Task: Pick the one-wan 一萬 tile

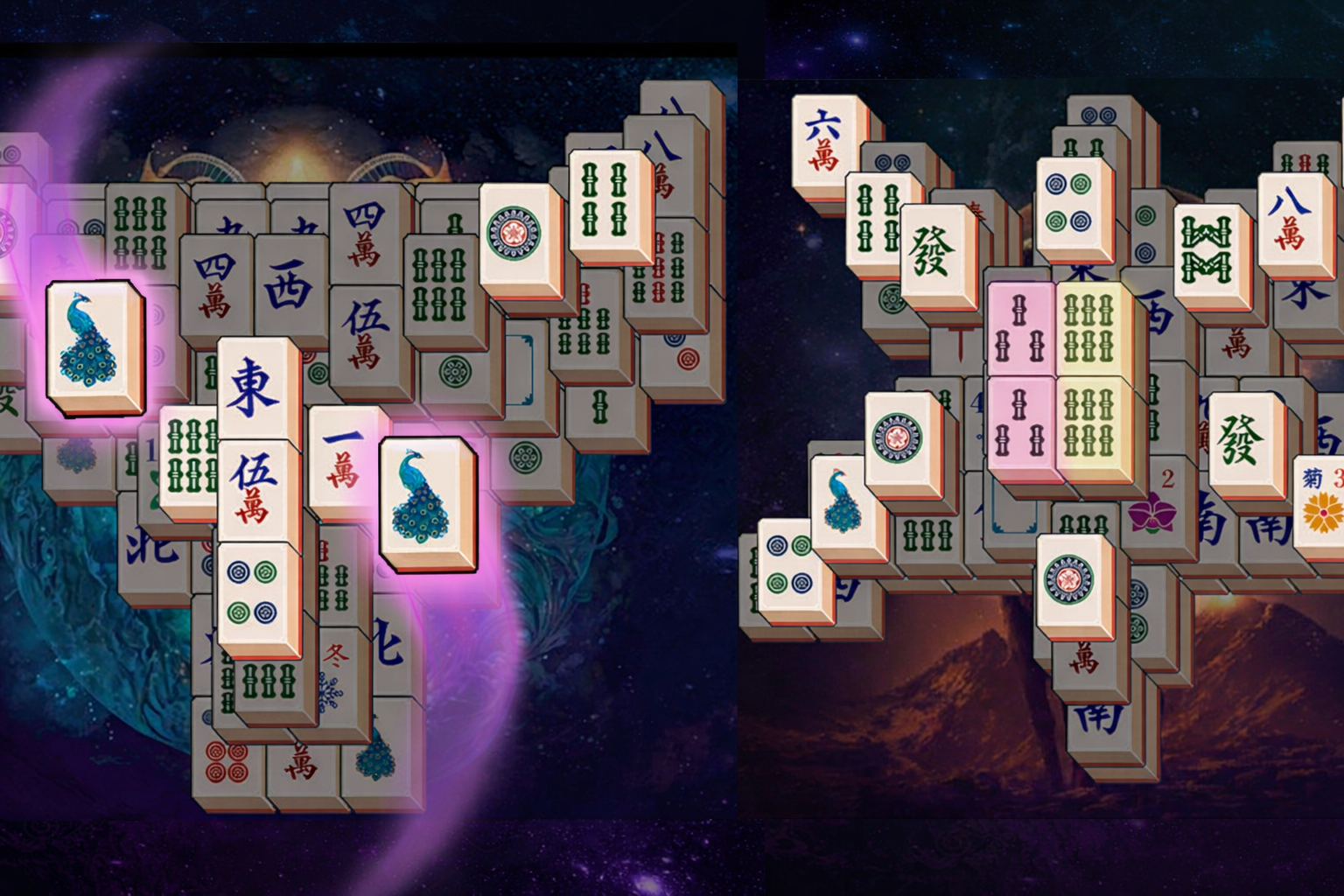Action: click(343, 459)
